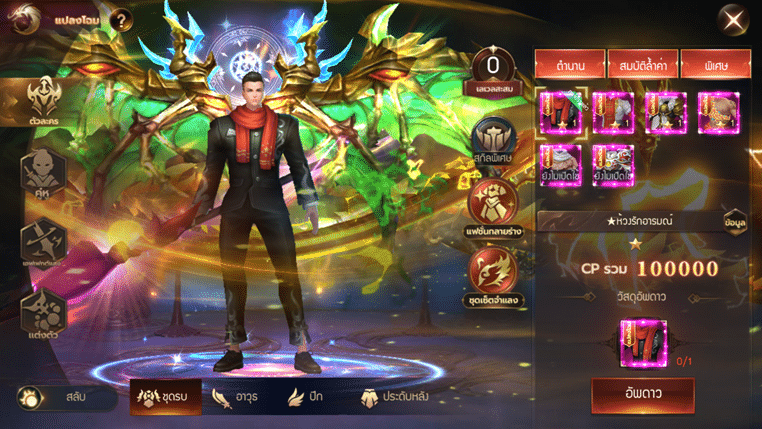Select the สมบัติล้ำค่า treasure category tab
Viewport: 762px width, 429px height.
tap(641, 65)
